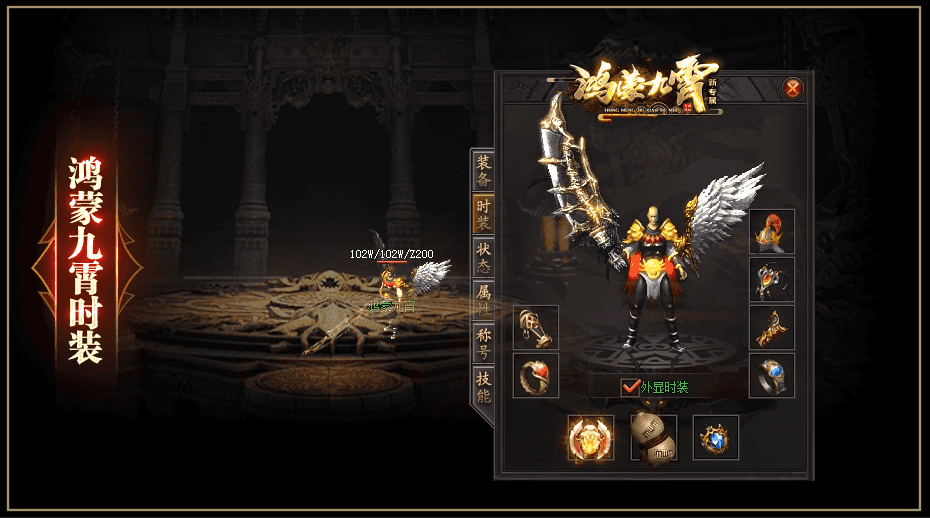Switch to the 装备 equipment tab
Viewport: 930px width, 518px height.
[484, 171]
